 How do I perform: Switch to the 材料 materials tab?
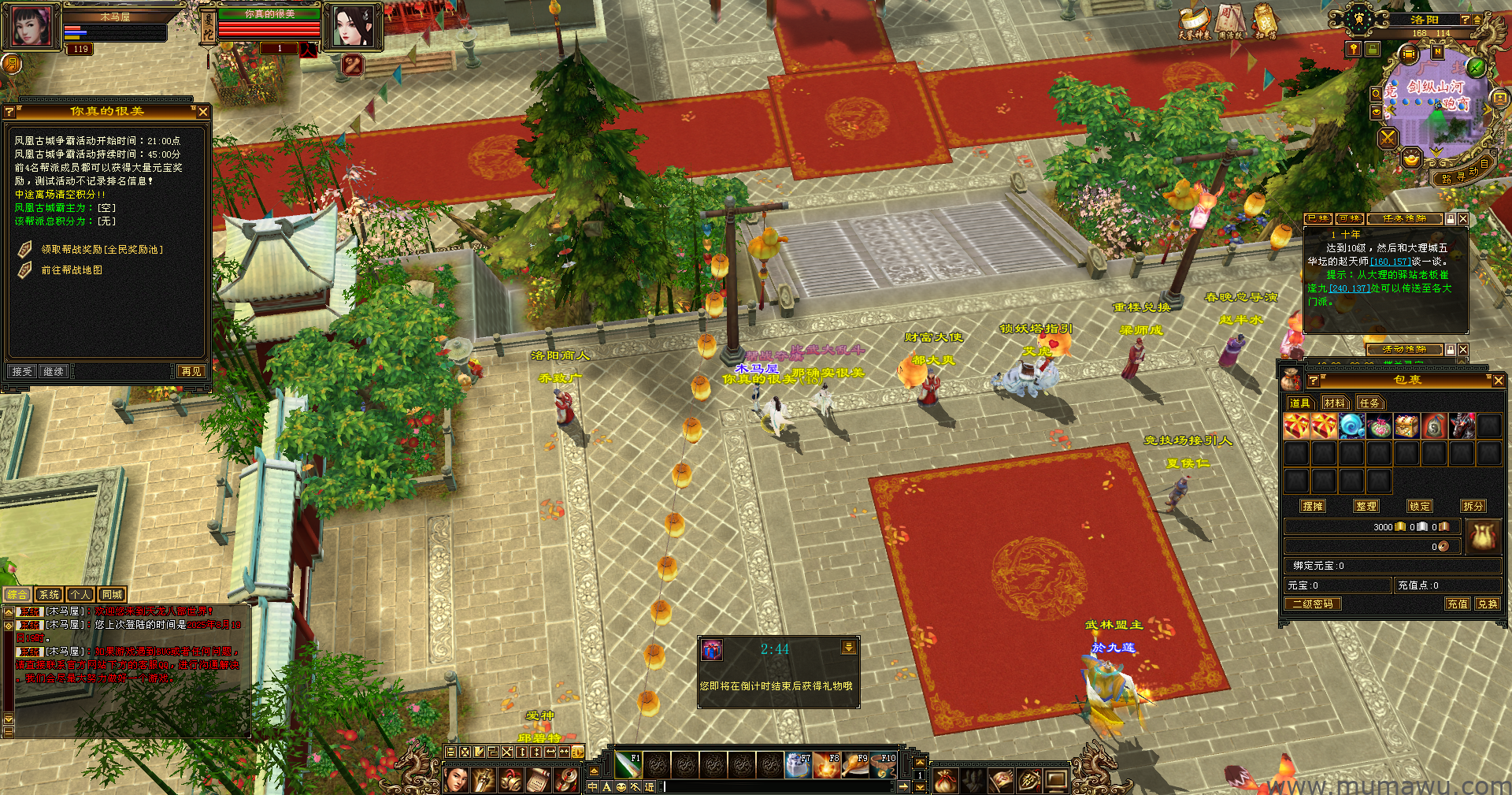[1335, 403]
